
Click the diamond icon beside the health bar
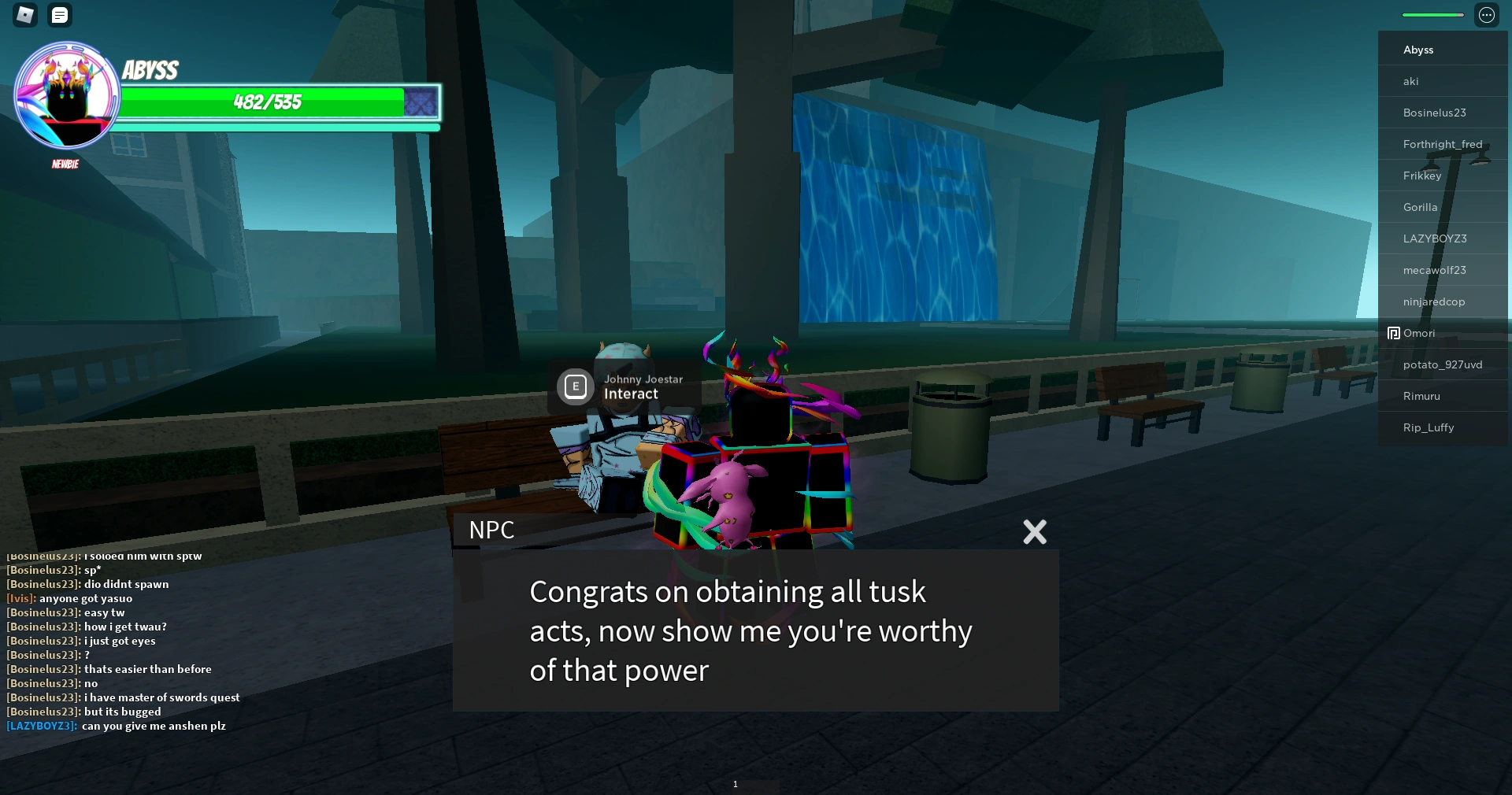click(x=422, y=102)
